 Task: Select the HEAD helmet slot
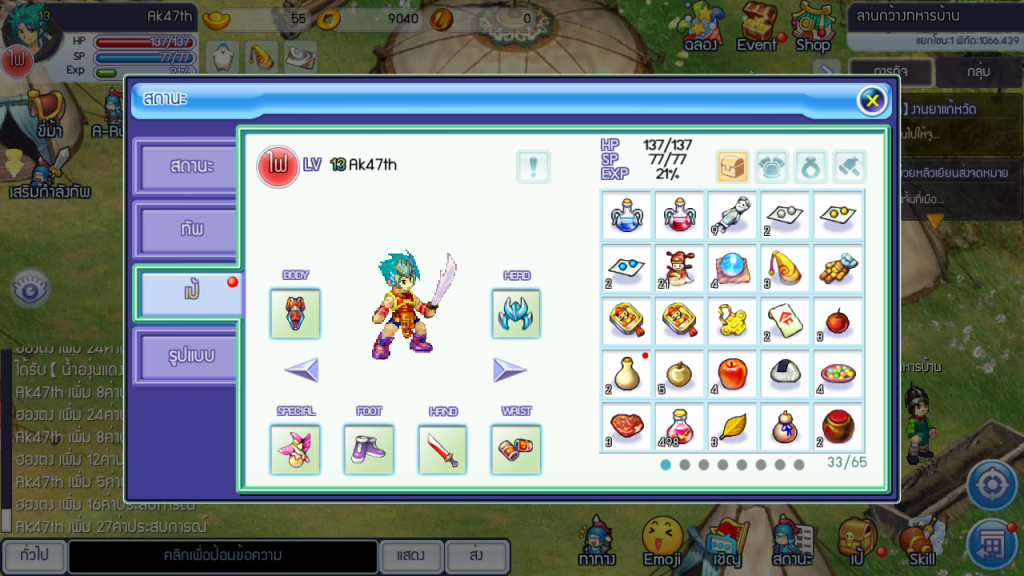click(x=516, y=313)
